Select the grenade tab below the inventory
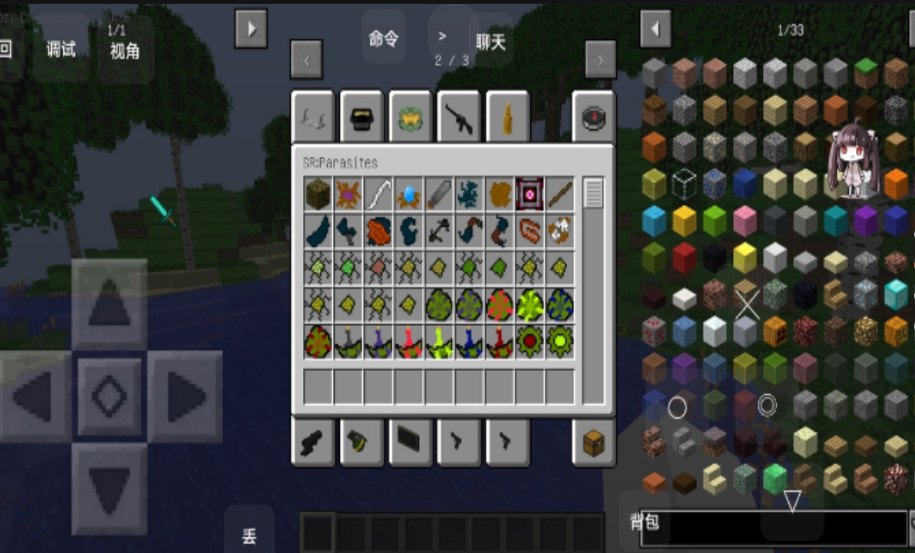Viewport: 915px width, 553px height. 362,442
